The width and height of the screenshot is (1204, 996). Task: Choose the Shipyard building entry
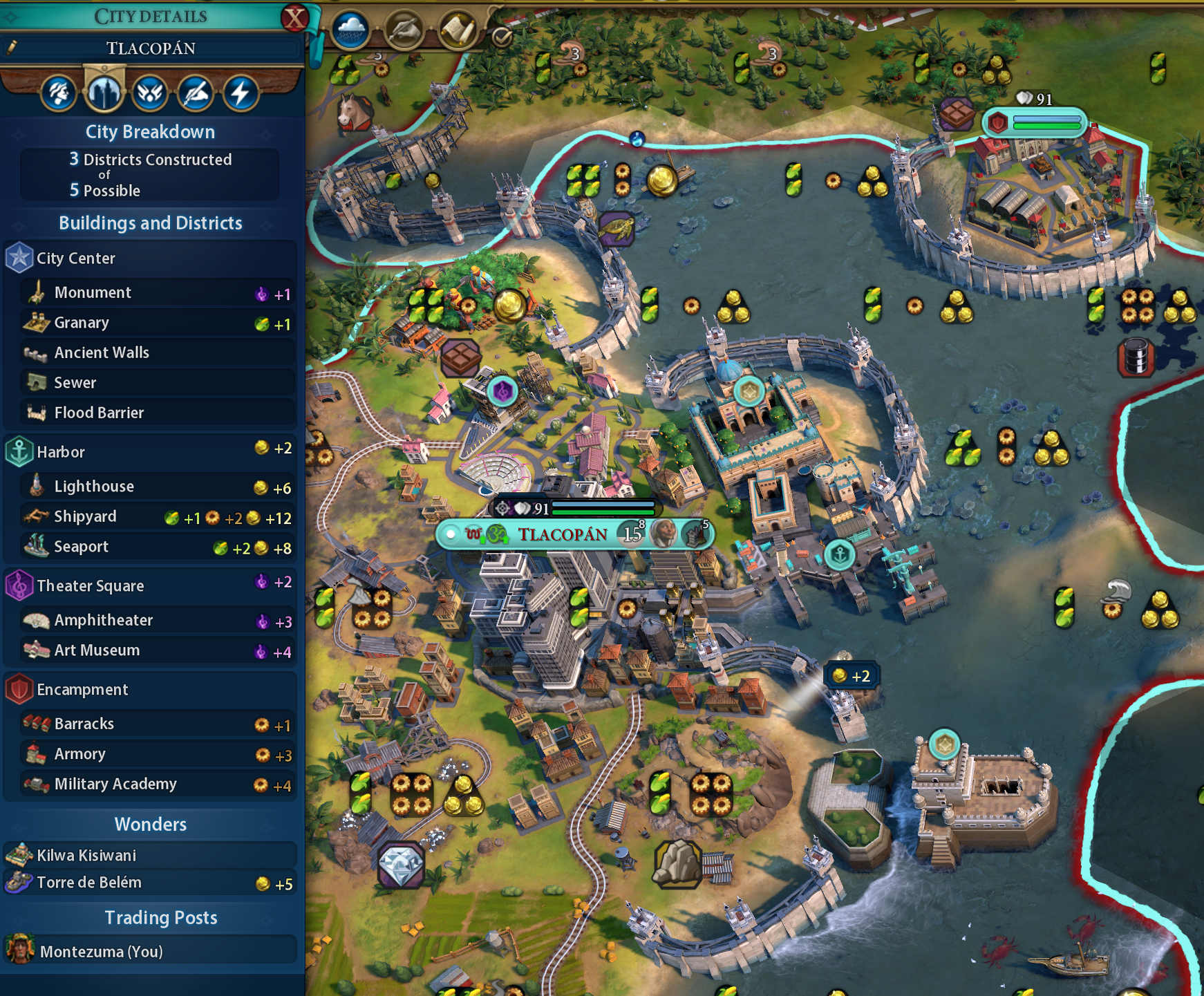tap(158, 517)
